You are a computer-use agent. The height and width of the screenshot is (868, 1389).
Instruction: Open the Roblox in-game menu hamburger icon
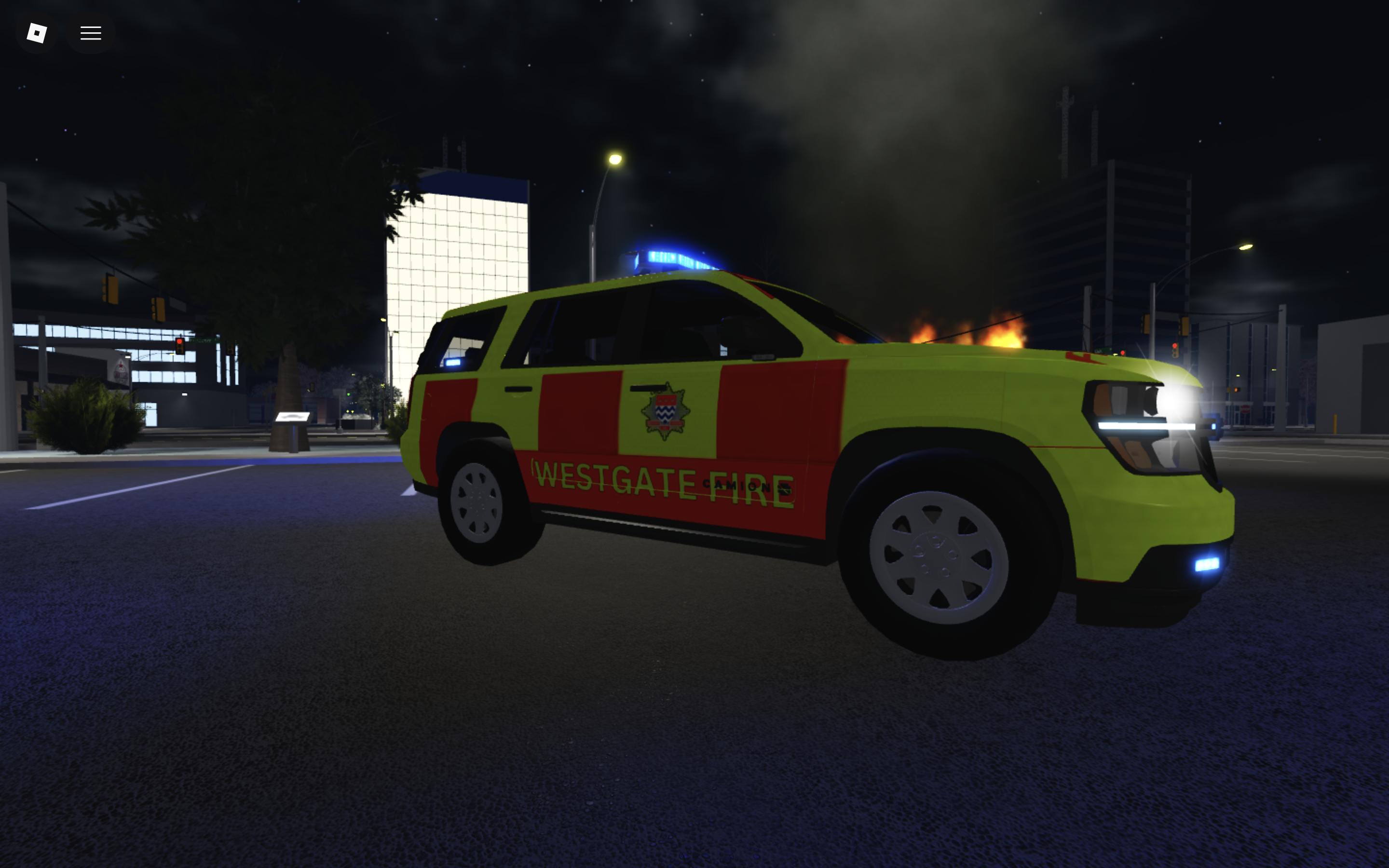(90, 33)
